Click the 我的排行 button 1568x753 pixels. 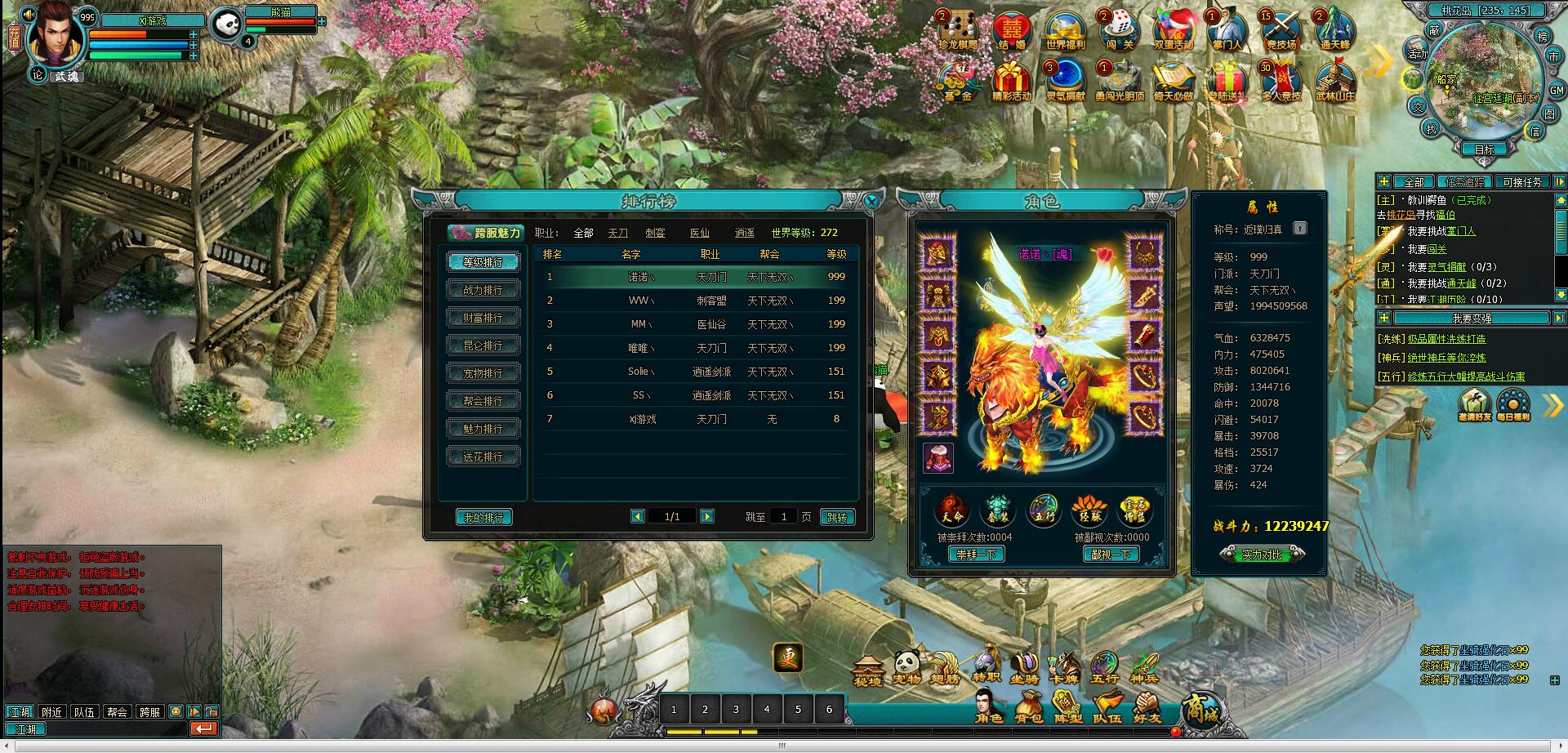(x=483, y=517)
